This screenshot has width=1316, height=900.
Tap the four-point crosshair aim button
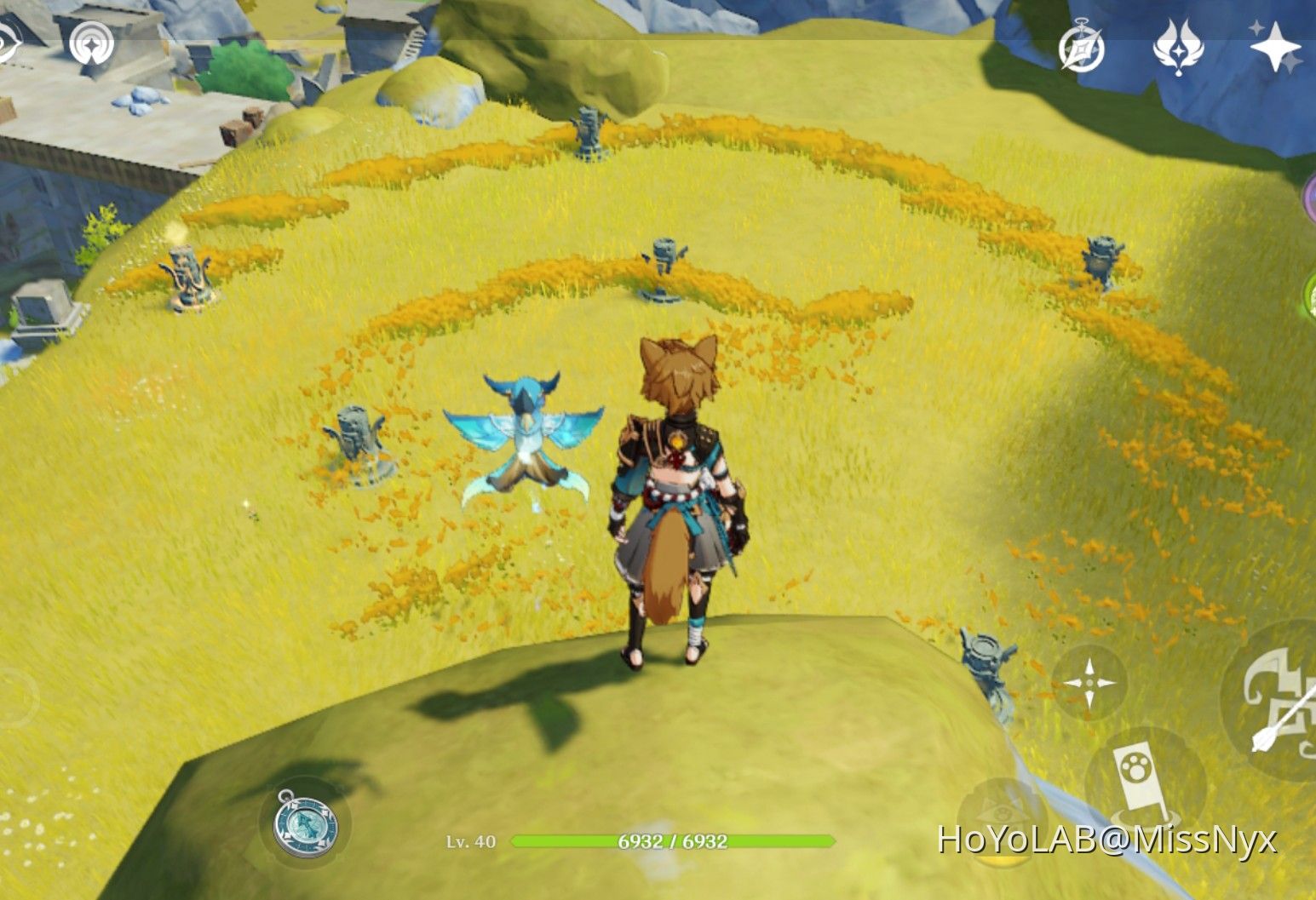point(1089,682)
